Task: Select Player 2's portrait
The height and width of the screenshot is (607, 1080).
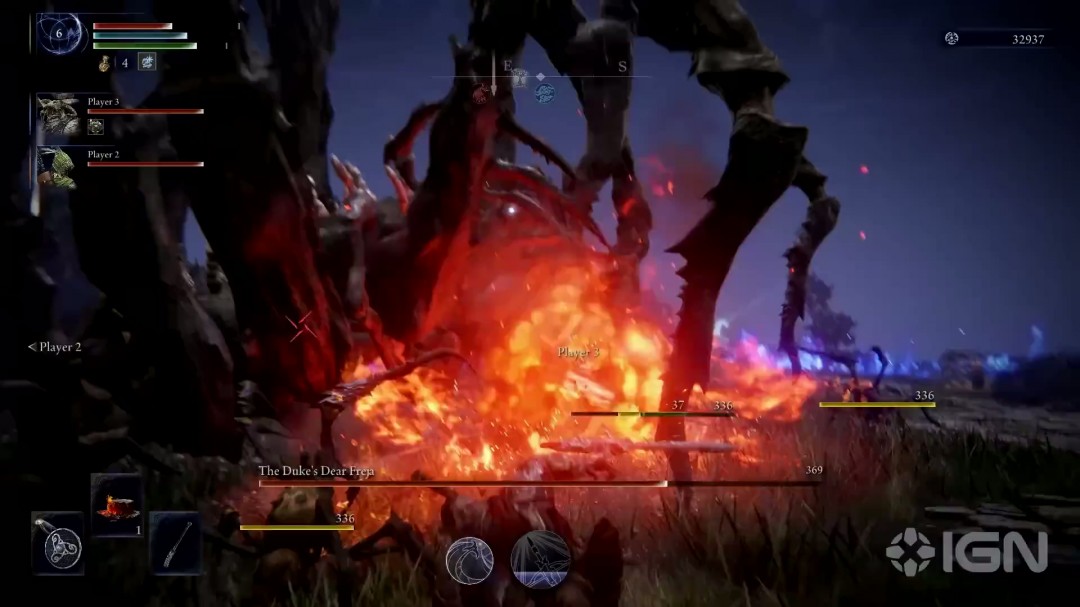Action: pyautogui.click(x=59, y=166)
